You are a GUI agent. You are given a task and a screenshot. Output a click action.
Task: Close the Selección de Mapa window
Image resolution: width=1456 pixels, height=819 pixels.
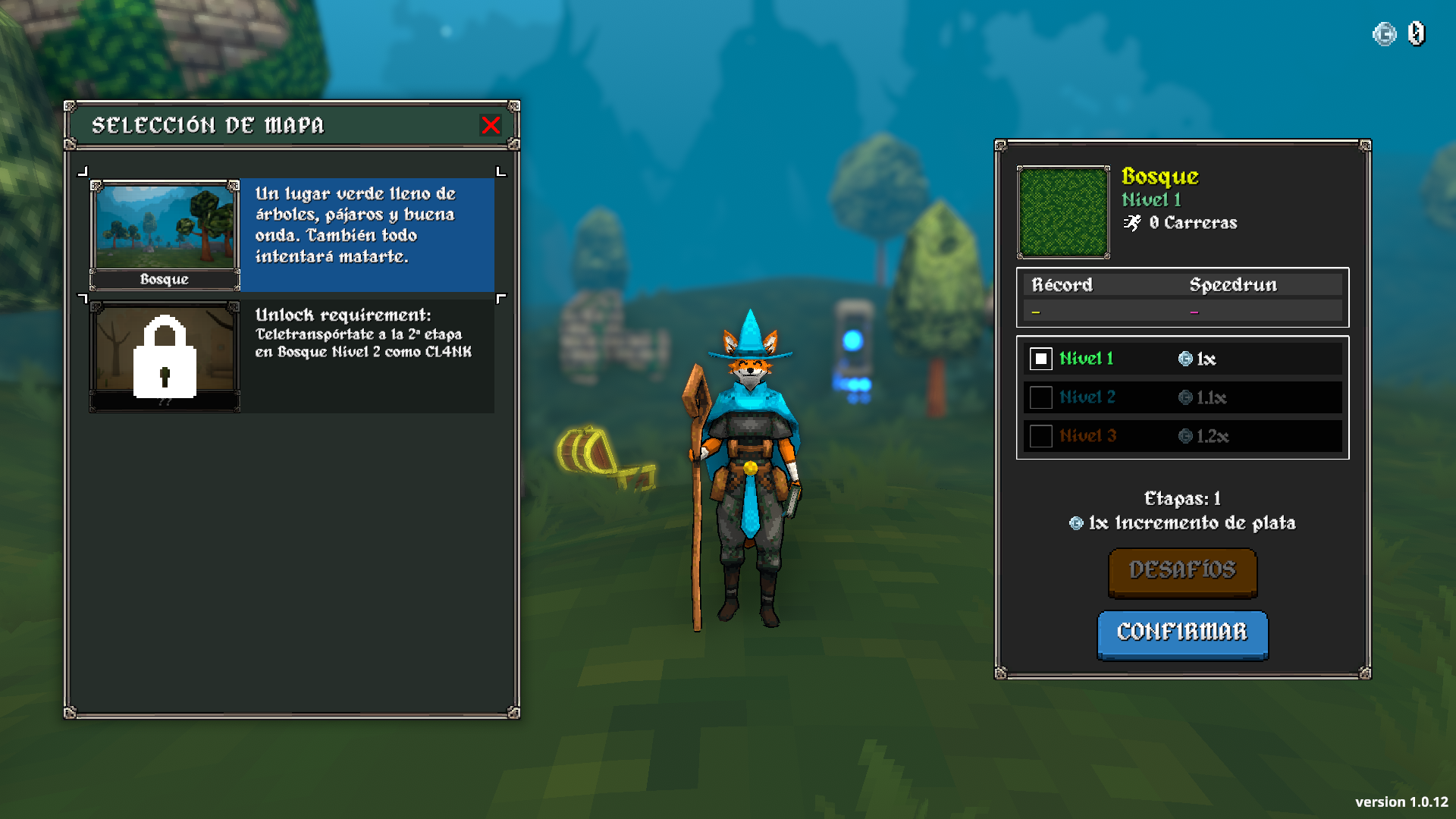click(491, 125)
